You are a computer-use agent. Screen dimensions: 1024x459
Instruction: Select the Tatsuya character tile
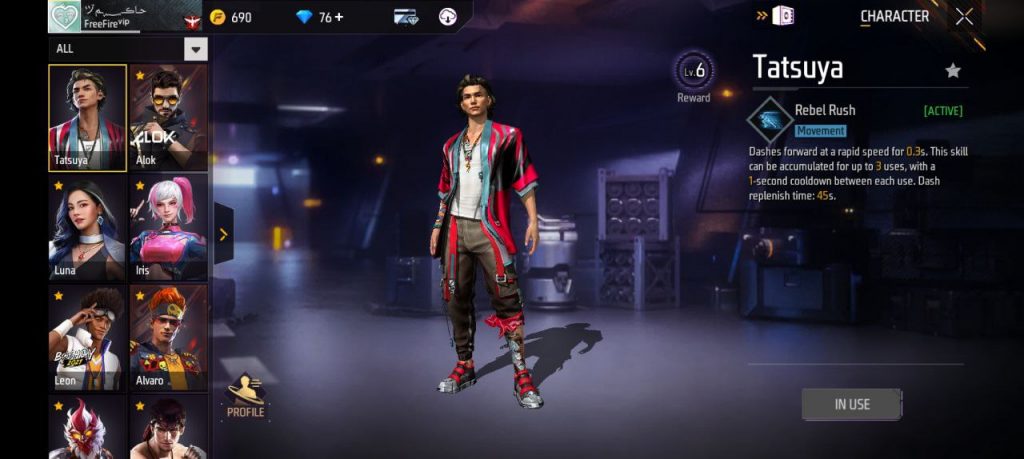[87, 117]
